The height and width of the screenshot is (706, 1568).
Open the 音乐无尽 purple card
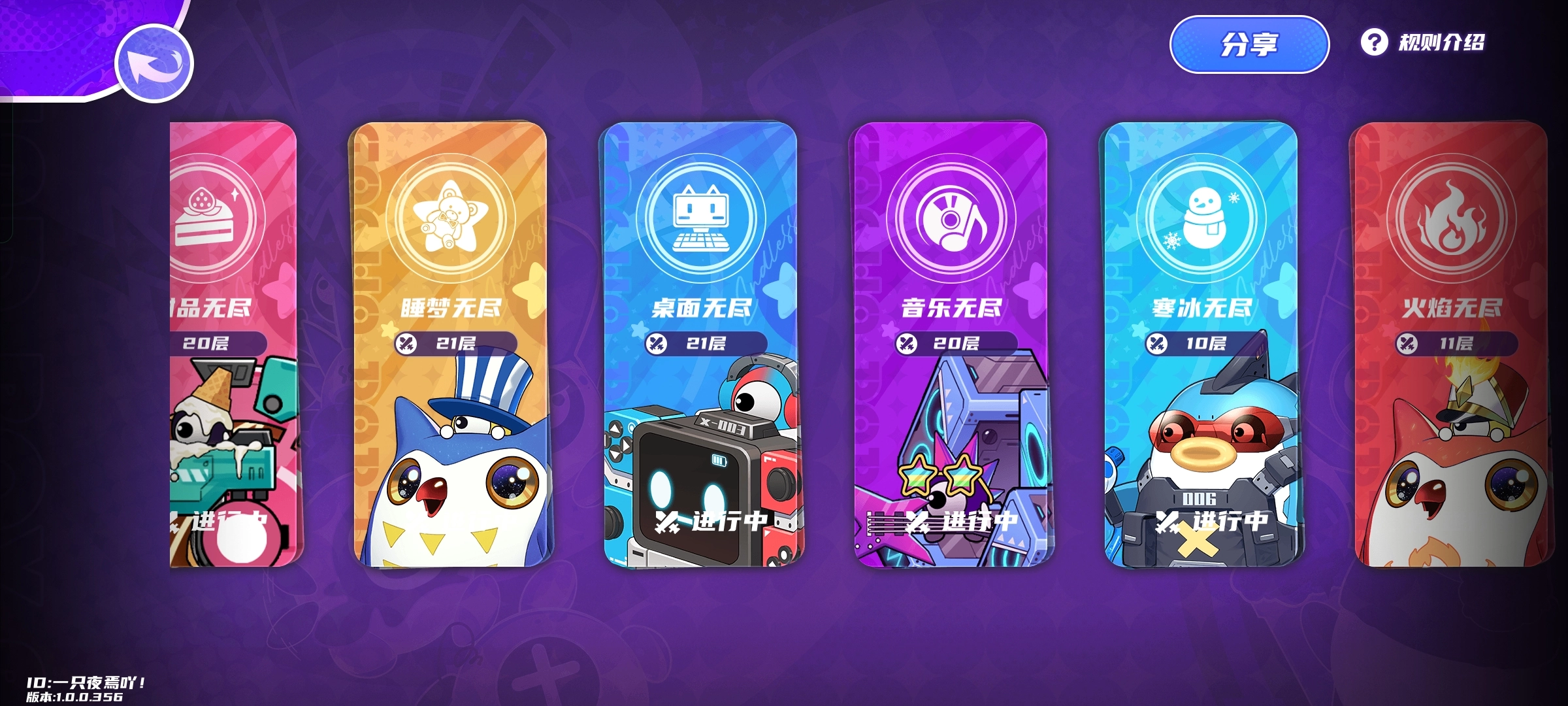pyautogui.click(x=951, y=343)
